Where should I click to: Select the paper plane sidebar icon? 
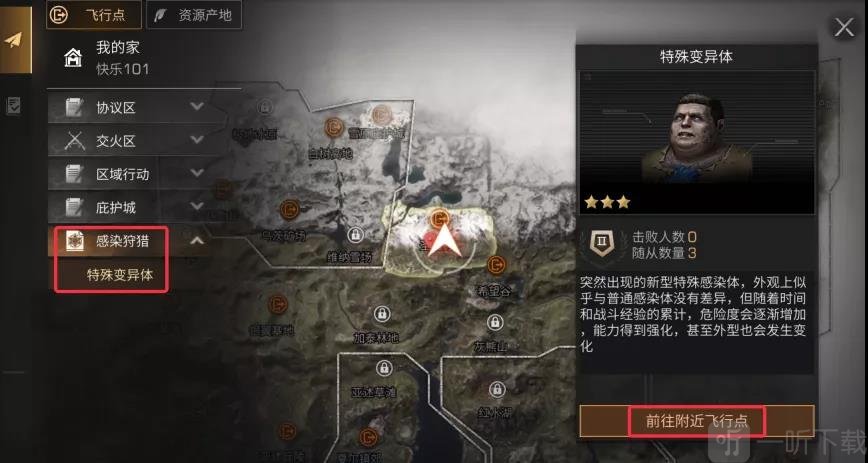click(14, 40)
